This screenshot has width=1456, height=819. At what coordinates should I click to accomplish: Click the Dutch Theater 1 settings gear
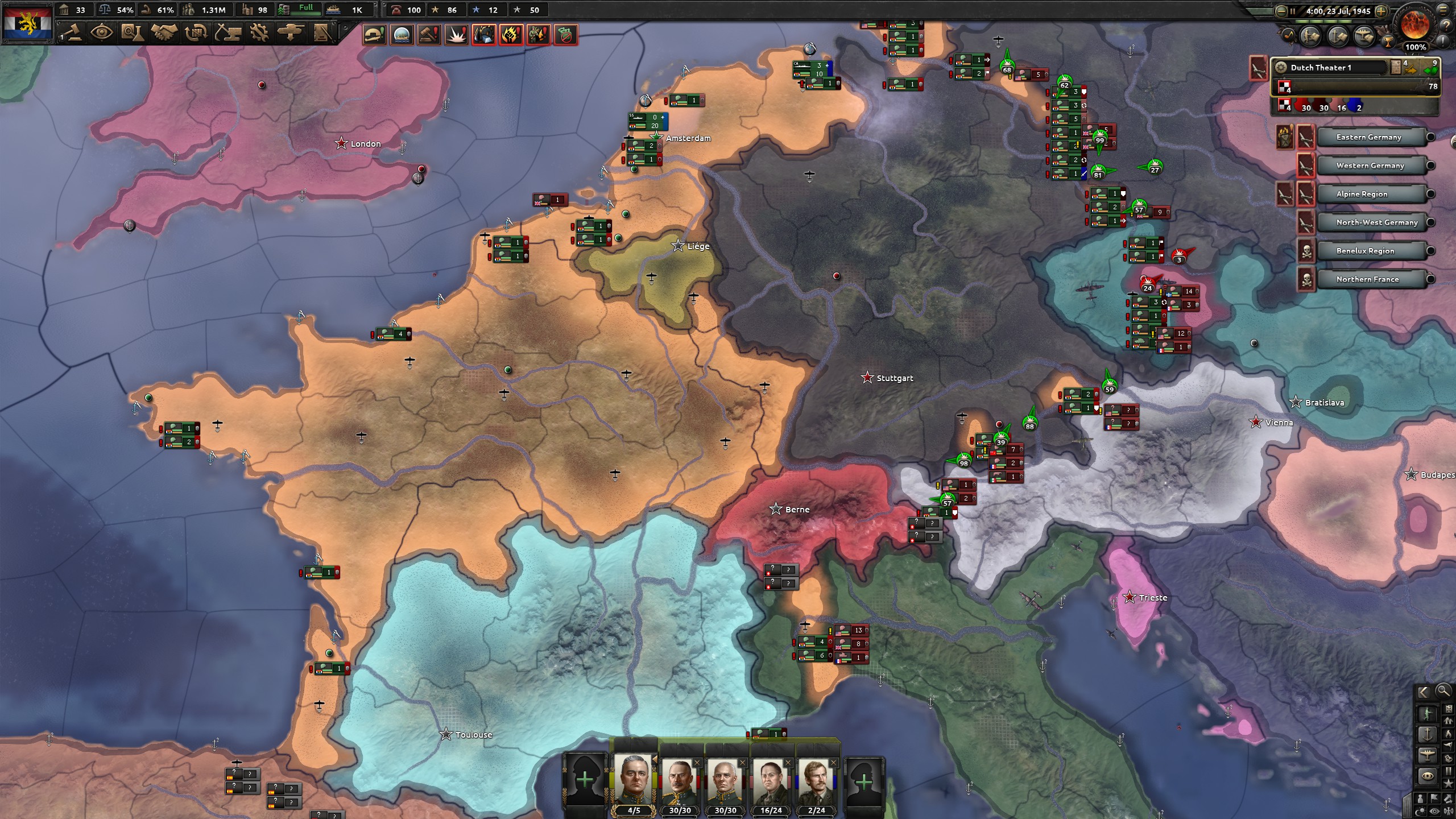coord(1282,67)
